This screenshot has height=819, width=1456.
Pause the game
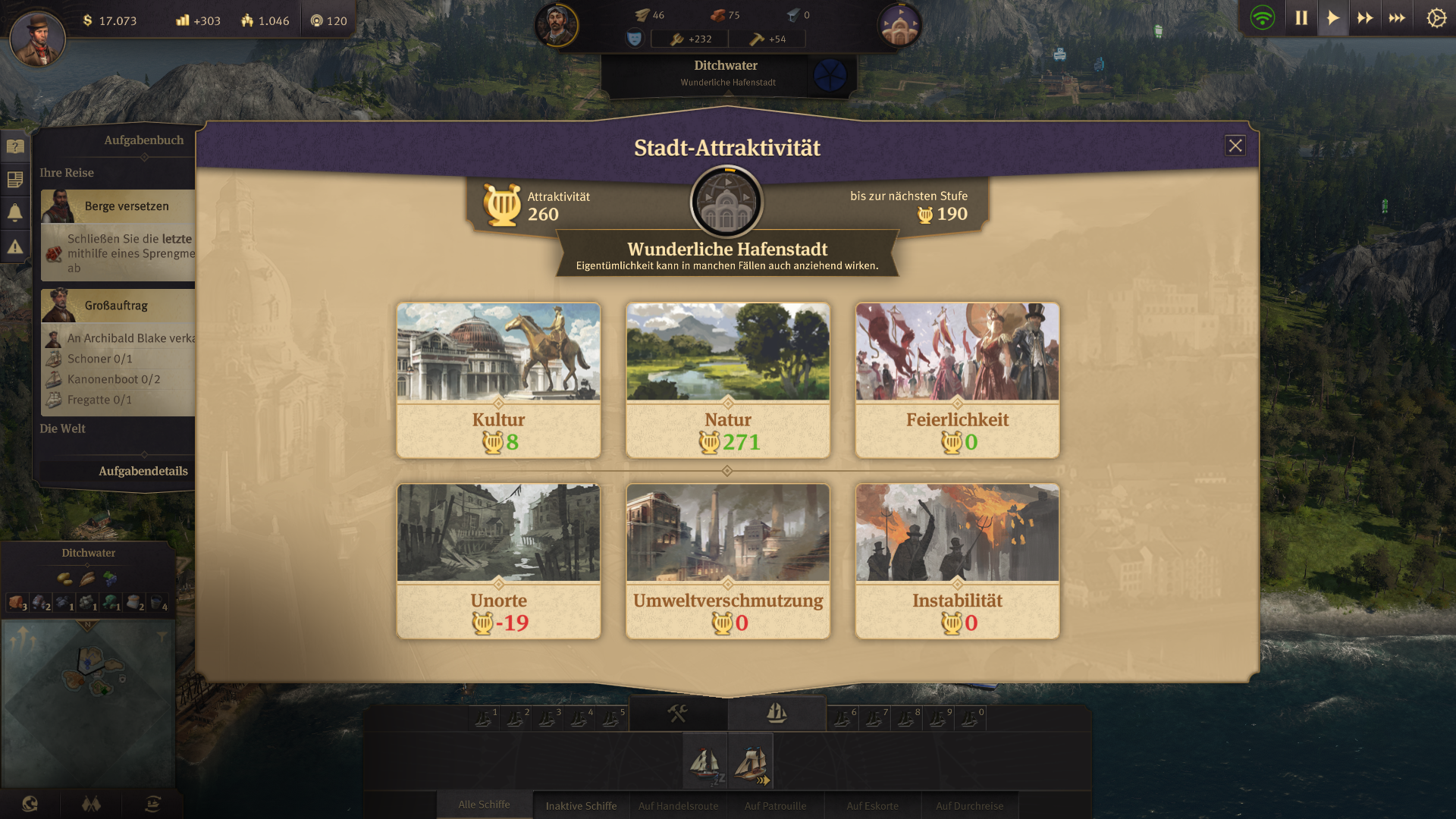[x=1301, y=18]
